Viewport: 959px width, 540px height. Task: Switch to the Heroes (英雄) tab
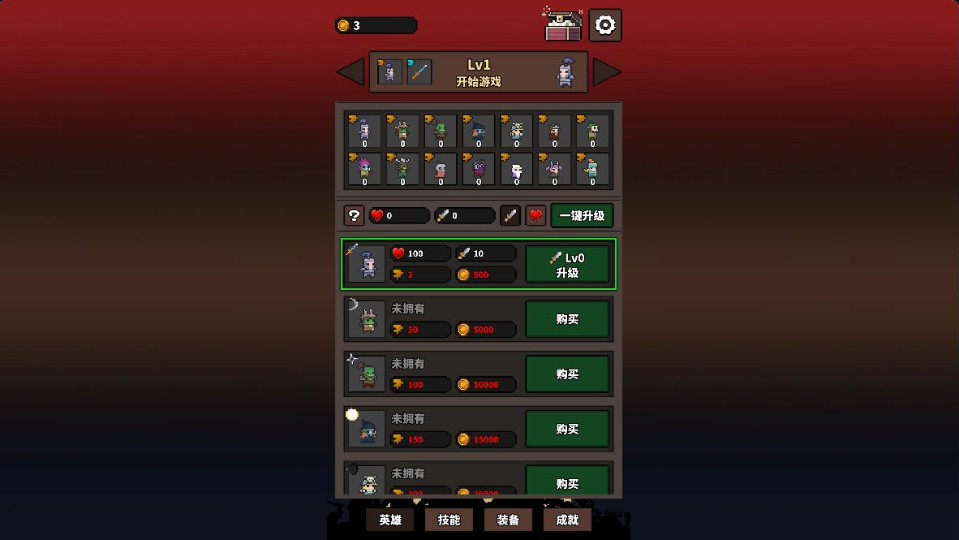pos(390,520)
